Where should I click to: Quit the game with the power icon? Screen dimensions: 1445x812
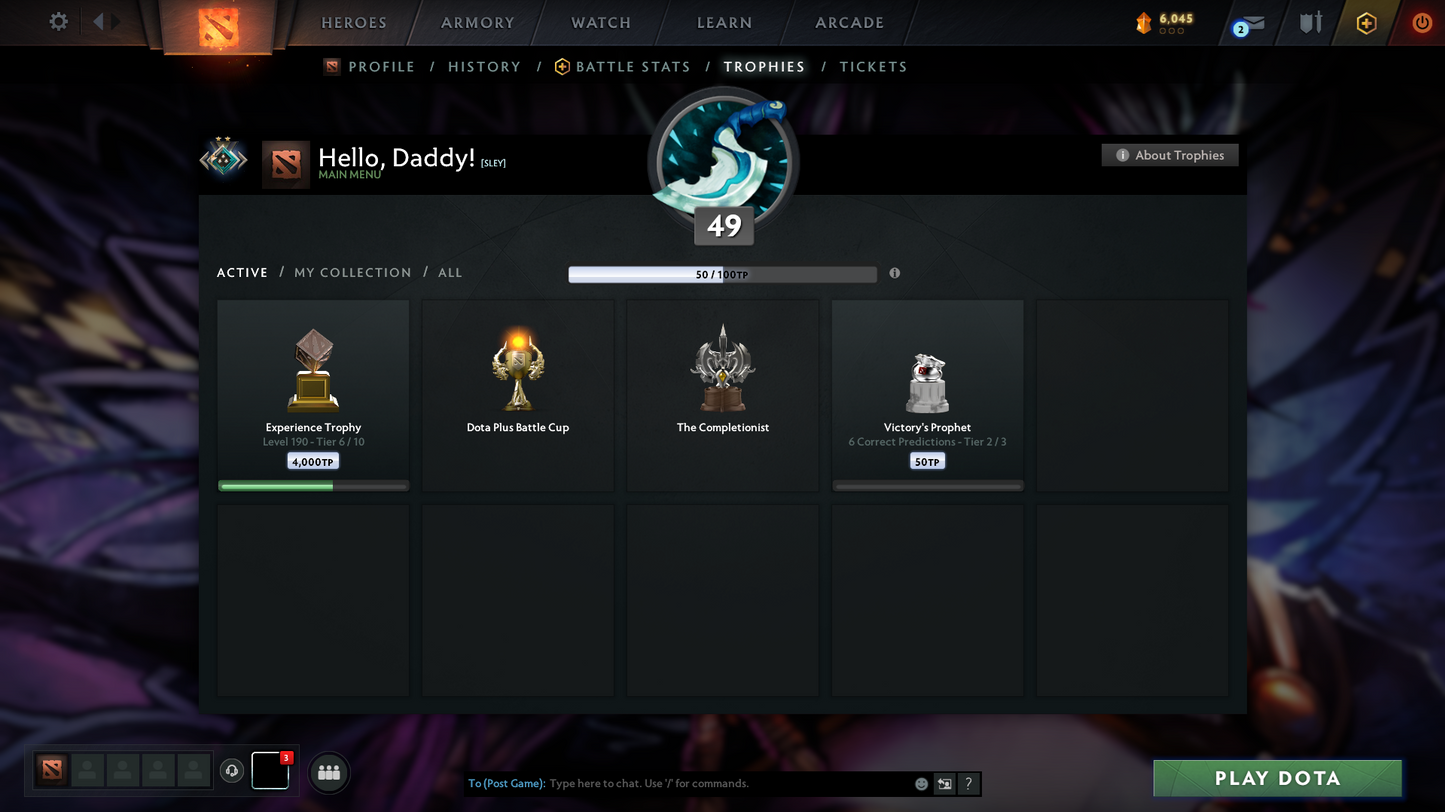click(x=1421, y=22)
